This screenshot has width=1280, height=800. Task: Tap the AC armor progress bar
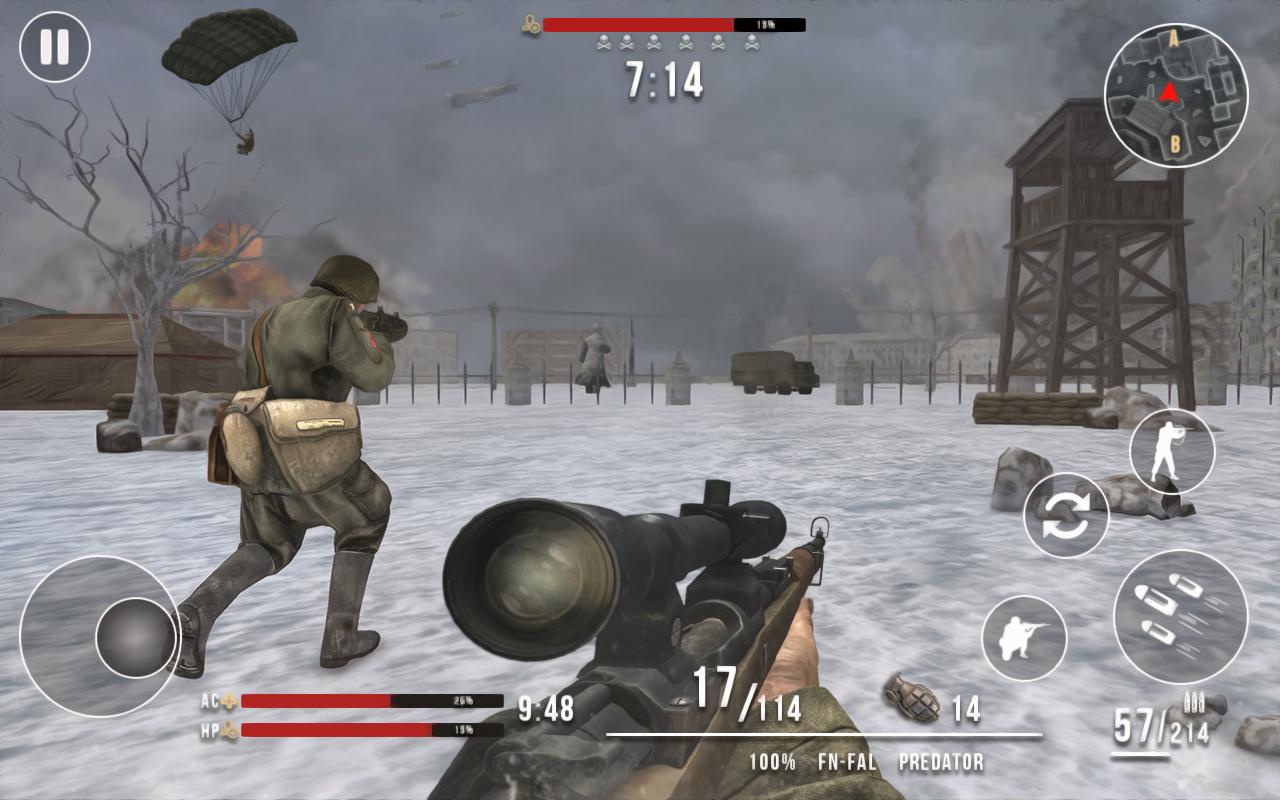[370, 700]
